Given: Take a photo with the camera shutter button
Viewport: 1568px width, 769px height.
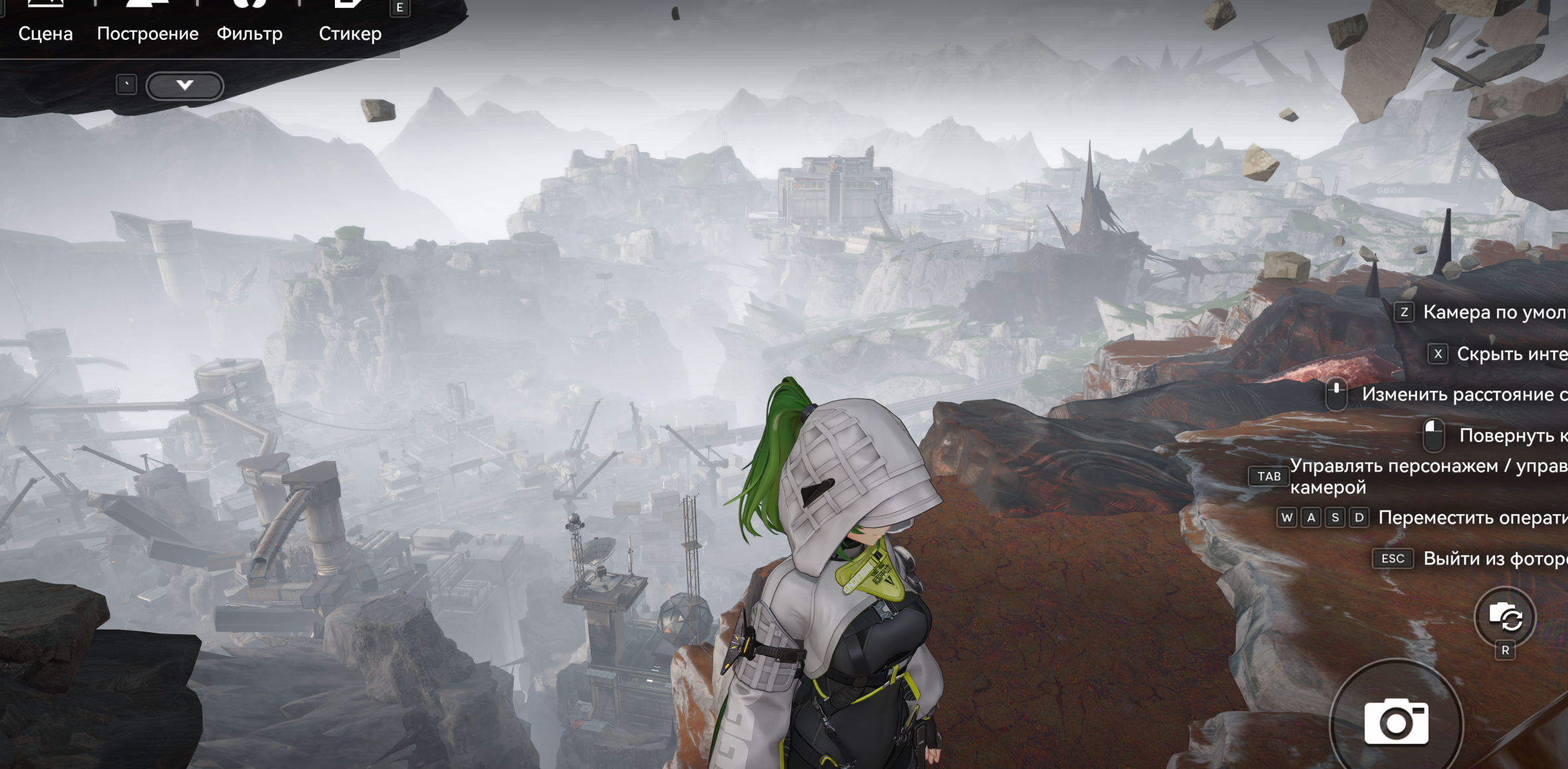Looking at the screenshot, I should [1396, 723].
